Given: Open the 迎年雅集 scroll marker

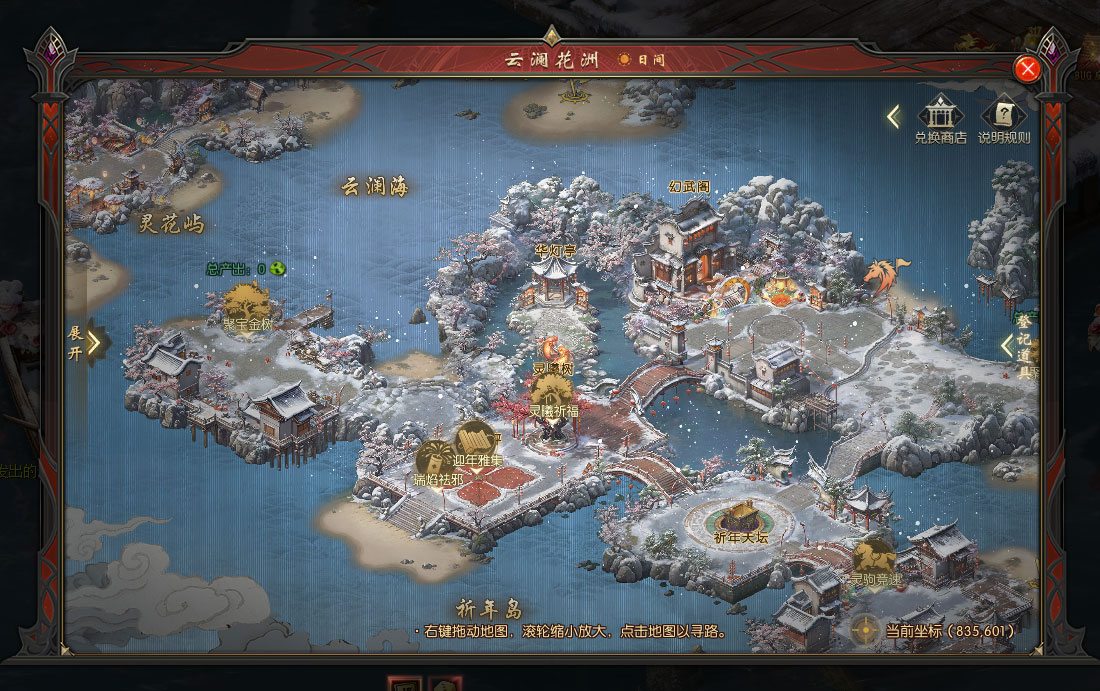Looking at the screenshot, I should [x=477, y=440].
